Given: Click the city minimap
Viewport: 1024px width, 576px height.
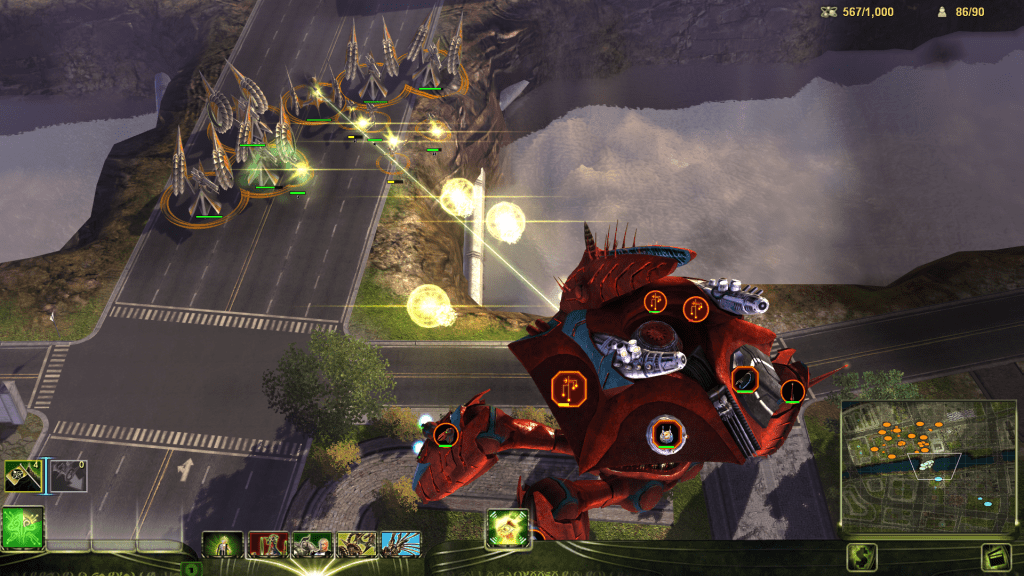Looking at the screenshot, I should click(x=916, y=464).
